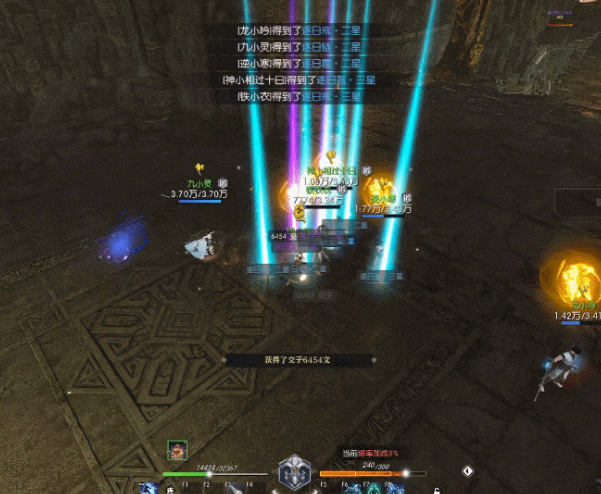
Task: Select the central hexagonal class emblem
Action: tap(293, 470)
